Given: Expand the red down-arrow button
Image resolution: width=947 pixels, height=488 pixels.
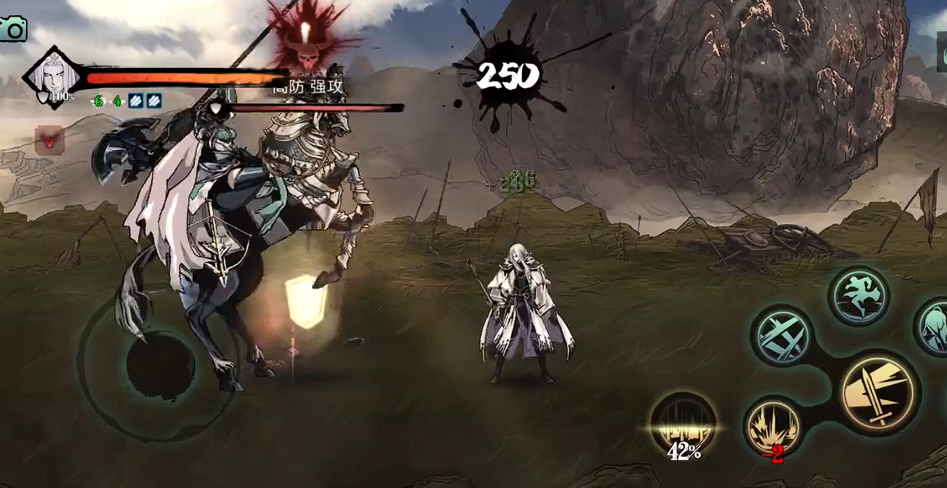Looking at the screenshot, I should 49,140.
